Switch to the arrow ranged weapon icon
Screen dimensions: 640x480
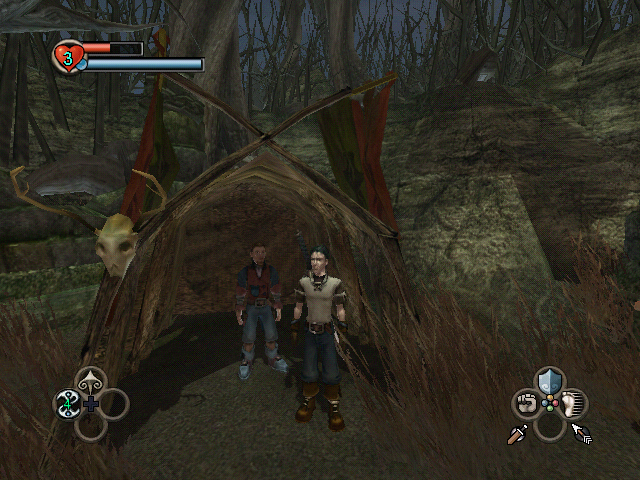coord(582,434)
